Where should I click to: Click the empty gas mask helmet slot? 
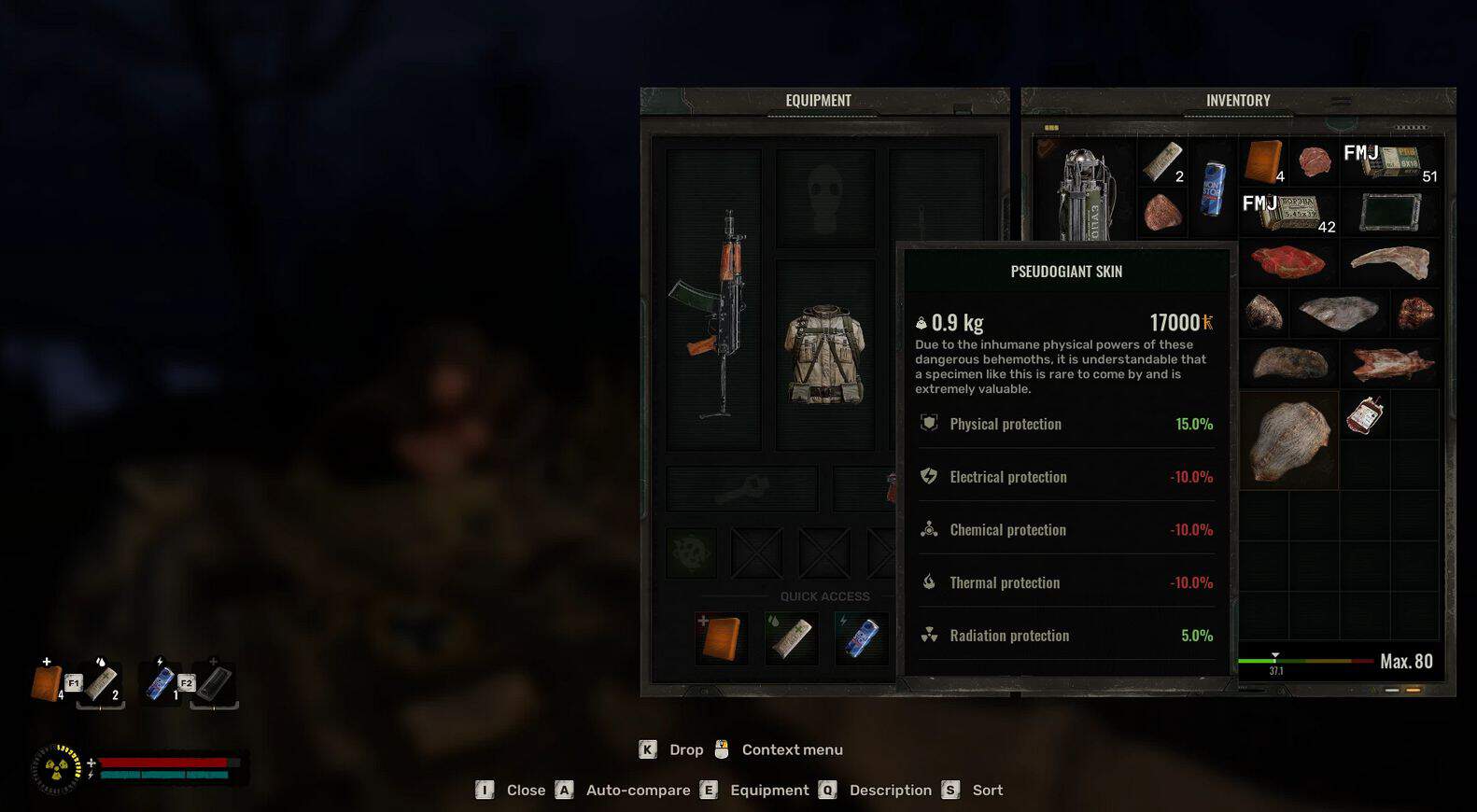(825, 197)
